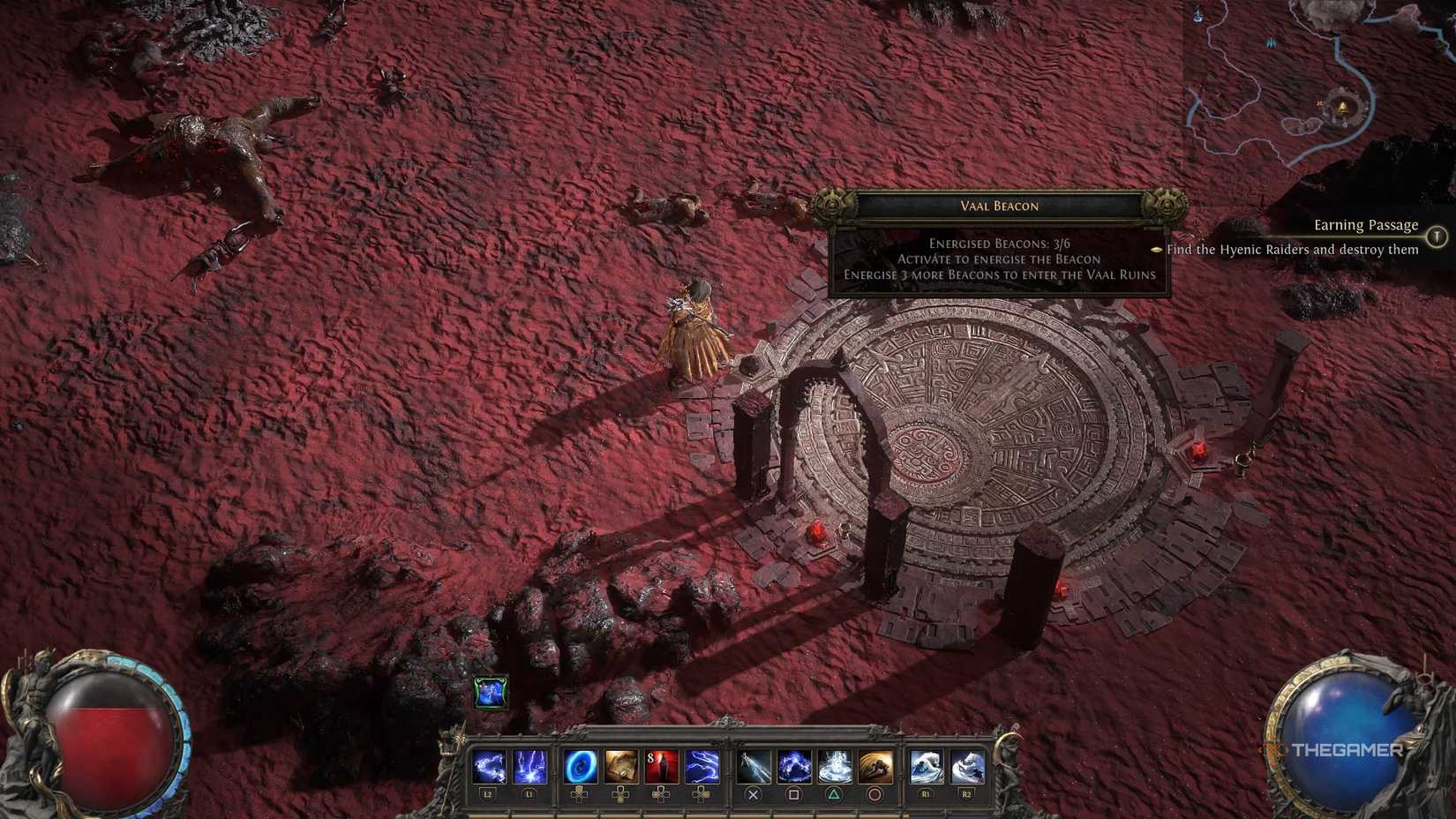Select the frost skill bound to R1

926,766
